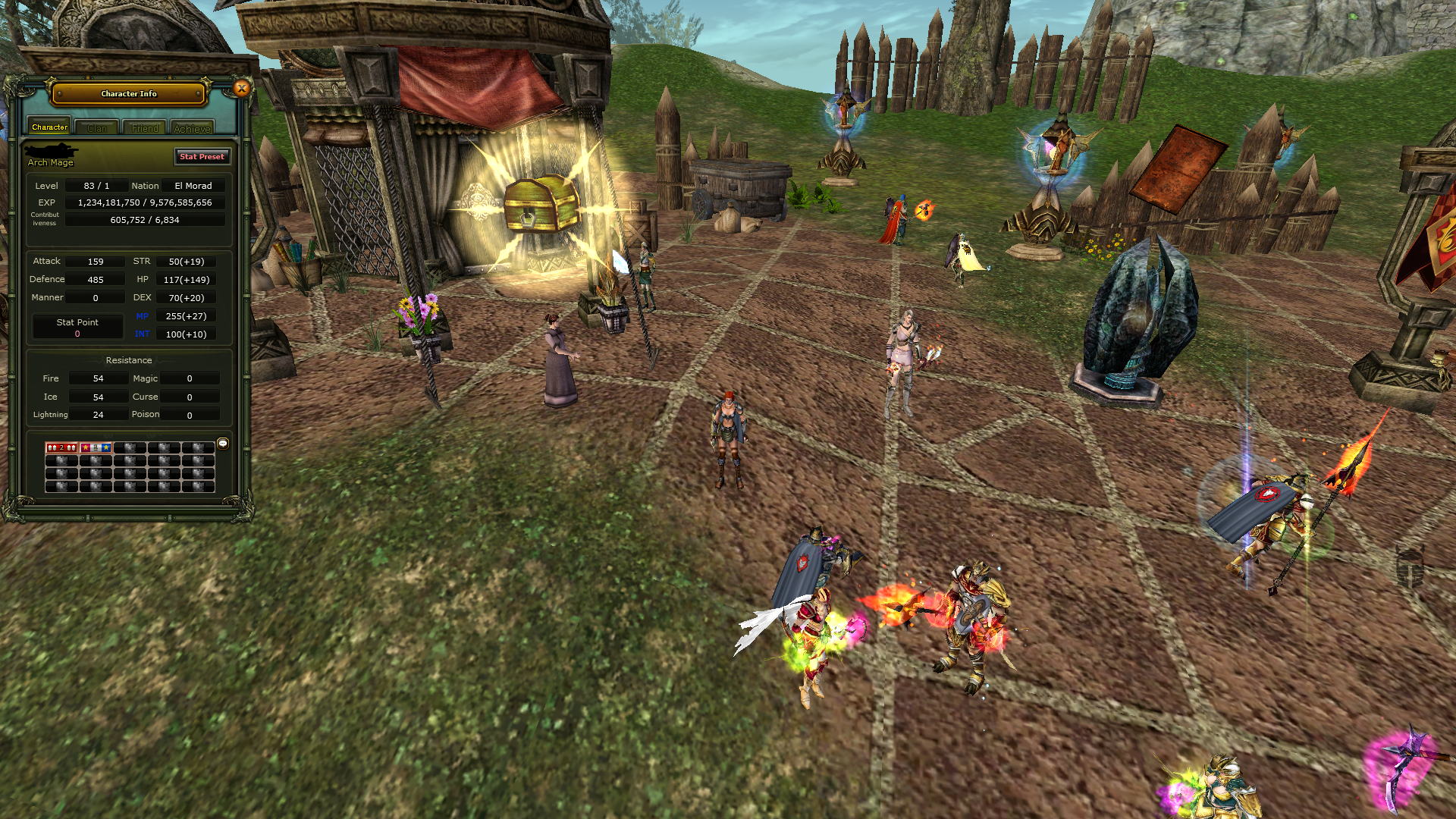Open the Stat Preset menu
Viewport: 1456px width, 819px height.
[x=202, y=156]
